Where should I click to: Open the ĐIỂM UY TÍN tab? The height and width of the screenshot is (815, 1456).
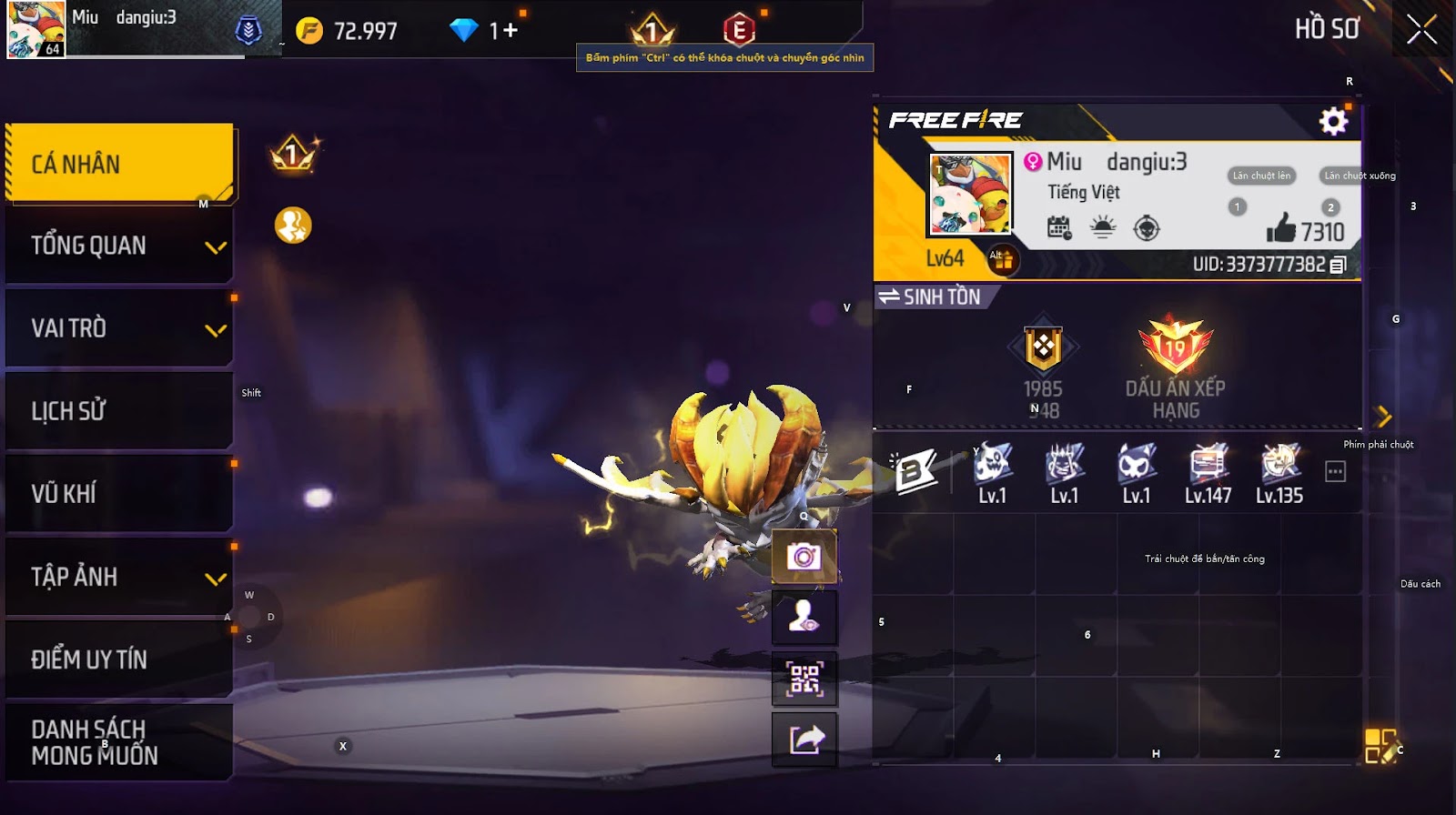(x=119, y=659)
